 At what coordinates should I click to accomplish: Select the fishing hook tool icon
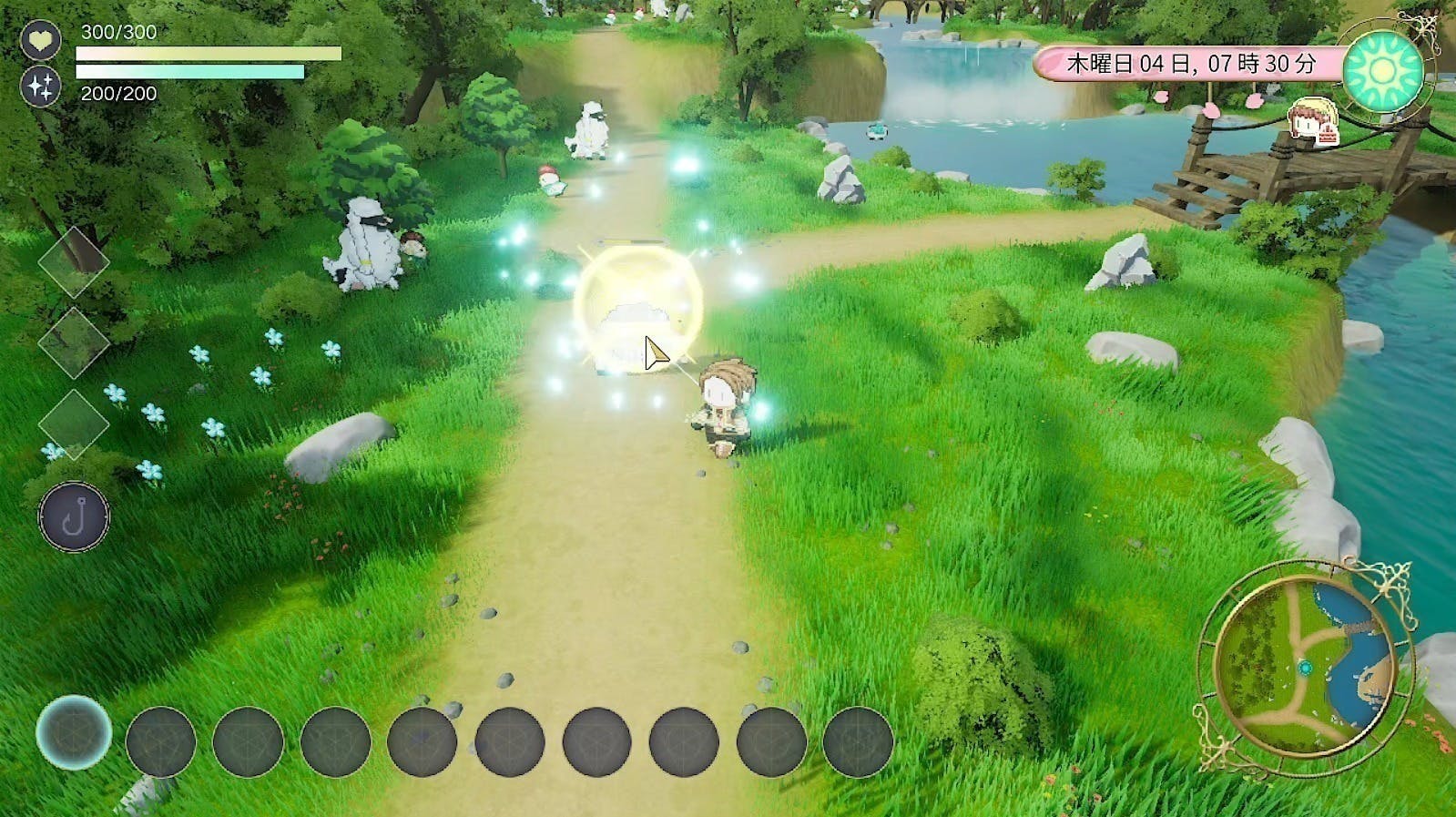74,516
